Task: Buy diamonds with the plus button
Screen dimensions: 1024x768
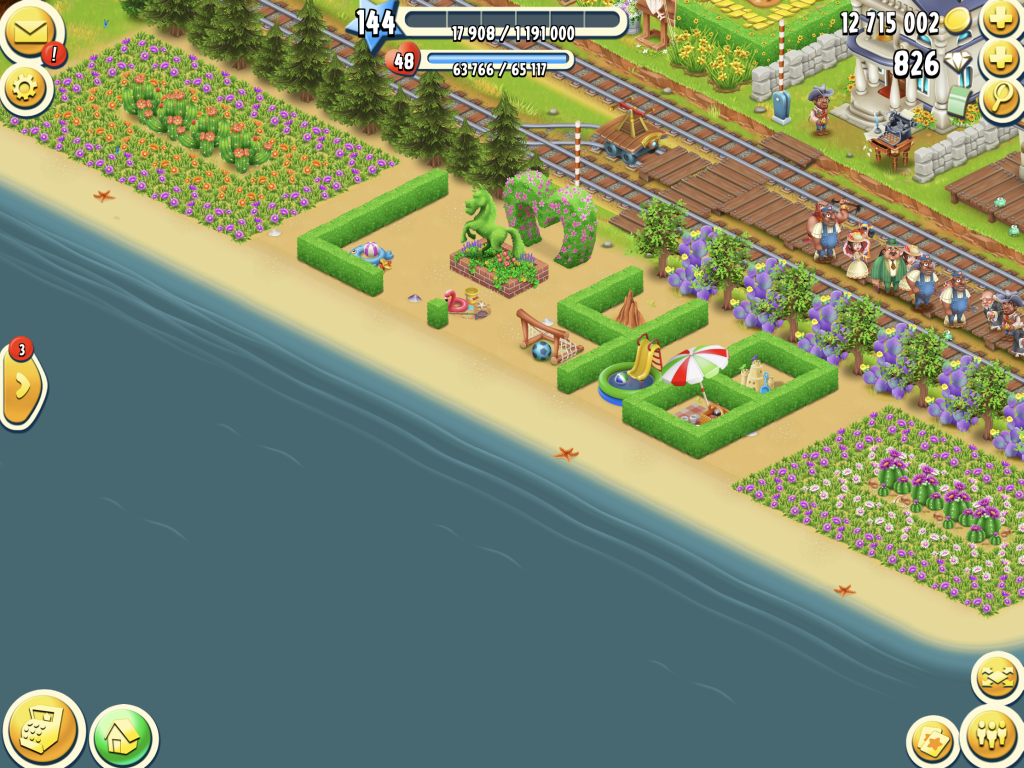Action: 1000,60
